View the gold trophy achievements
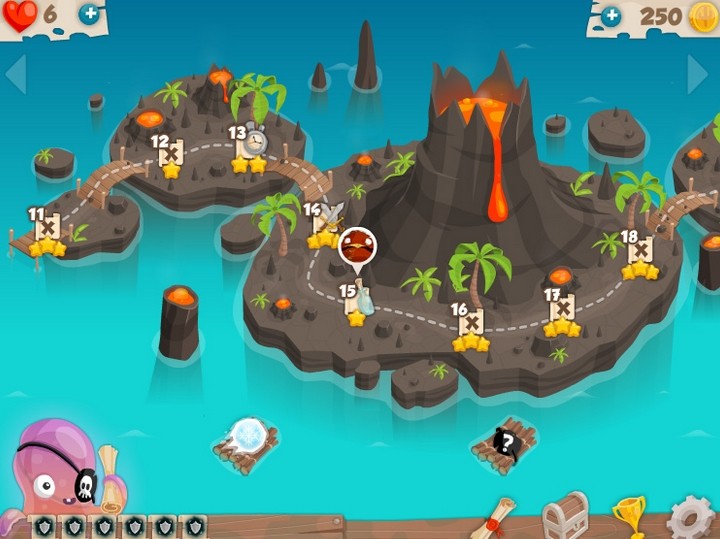This screenshot has height=539, width=720. tap(630, 516)
